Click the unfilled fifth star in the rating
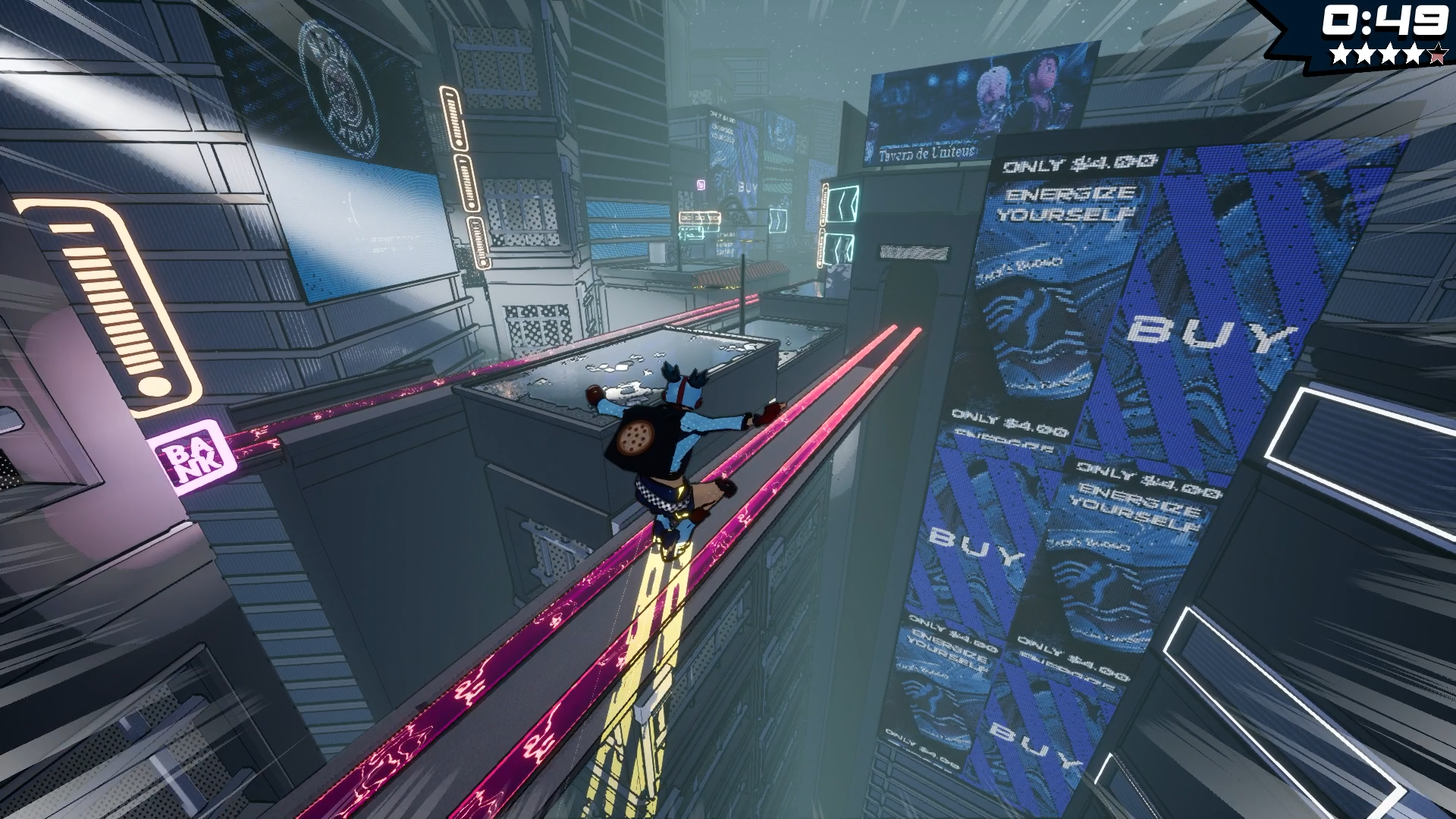1456x819 pixels. [1436, 55]
